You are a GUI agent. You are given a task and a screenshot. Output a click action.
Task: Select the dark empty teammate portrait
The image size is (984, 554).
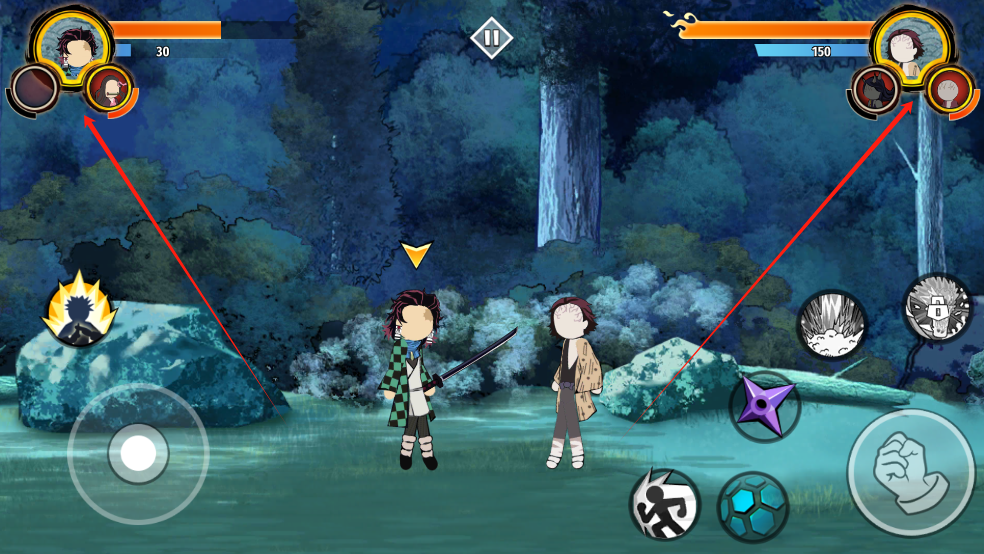point(35,90)
